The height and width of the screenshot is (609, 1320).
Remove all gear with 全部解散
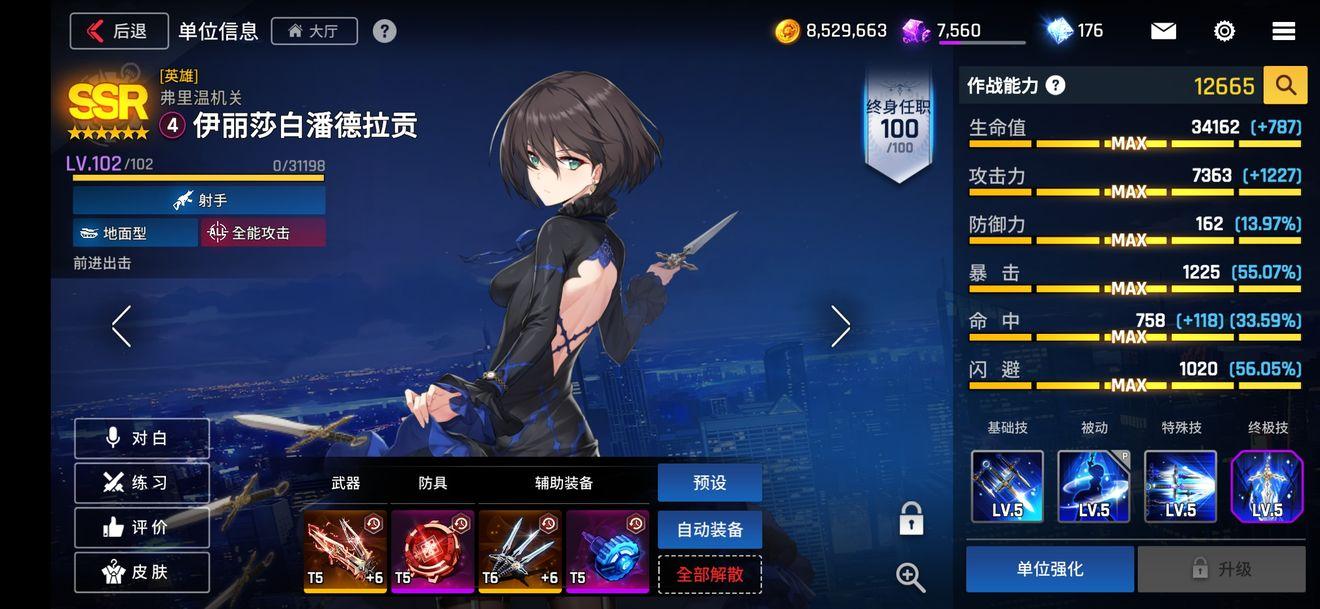(x=709, y=574)
